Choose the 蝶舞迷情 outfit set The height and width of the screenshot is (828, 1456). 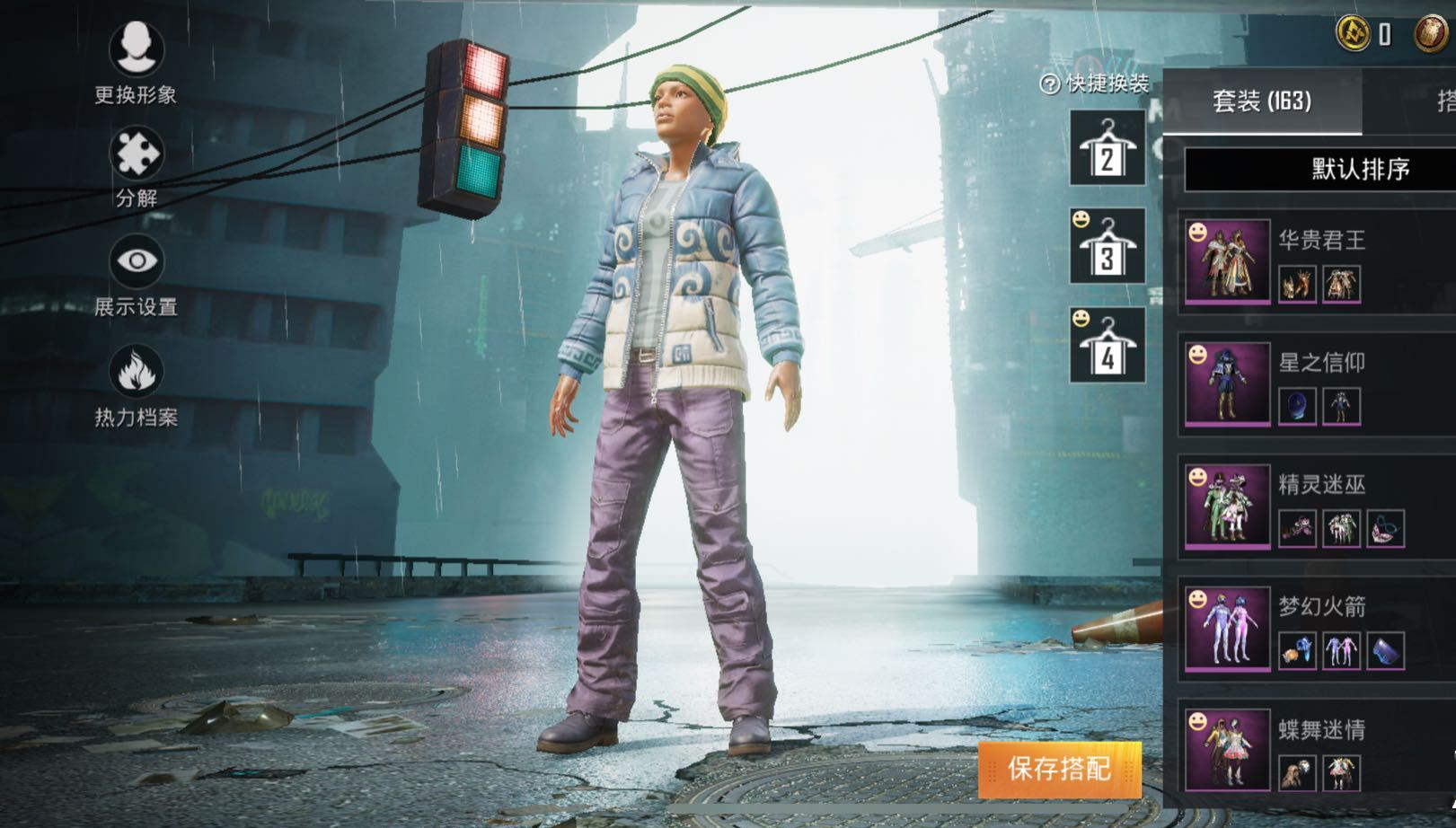pos(1227,749)
